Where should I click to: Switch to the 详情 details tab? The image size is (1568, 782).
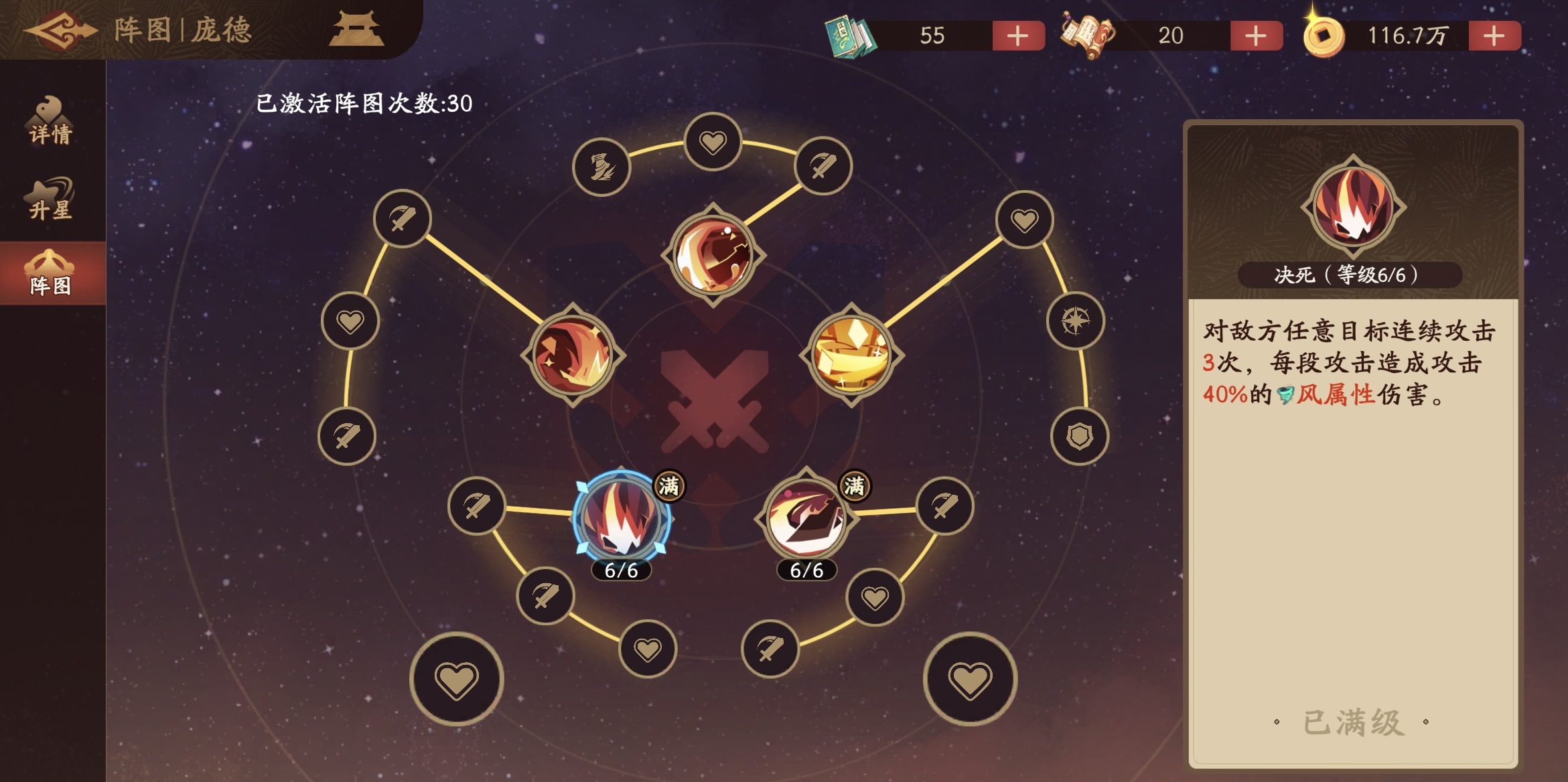[50, 122]
